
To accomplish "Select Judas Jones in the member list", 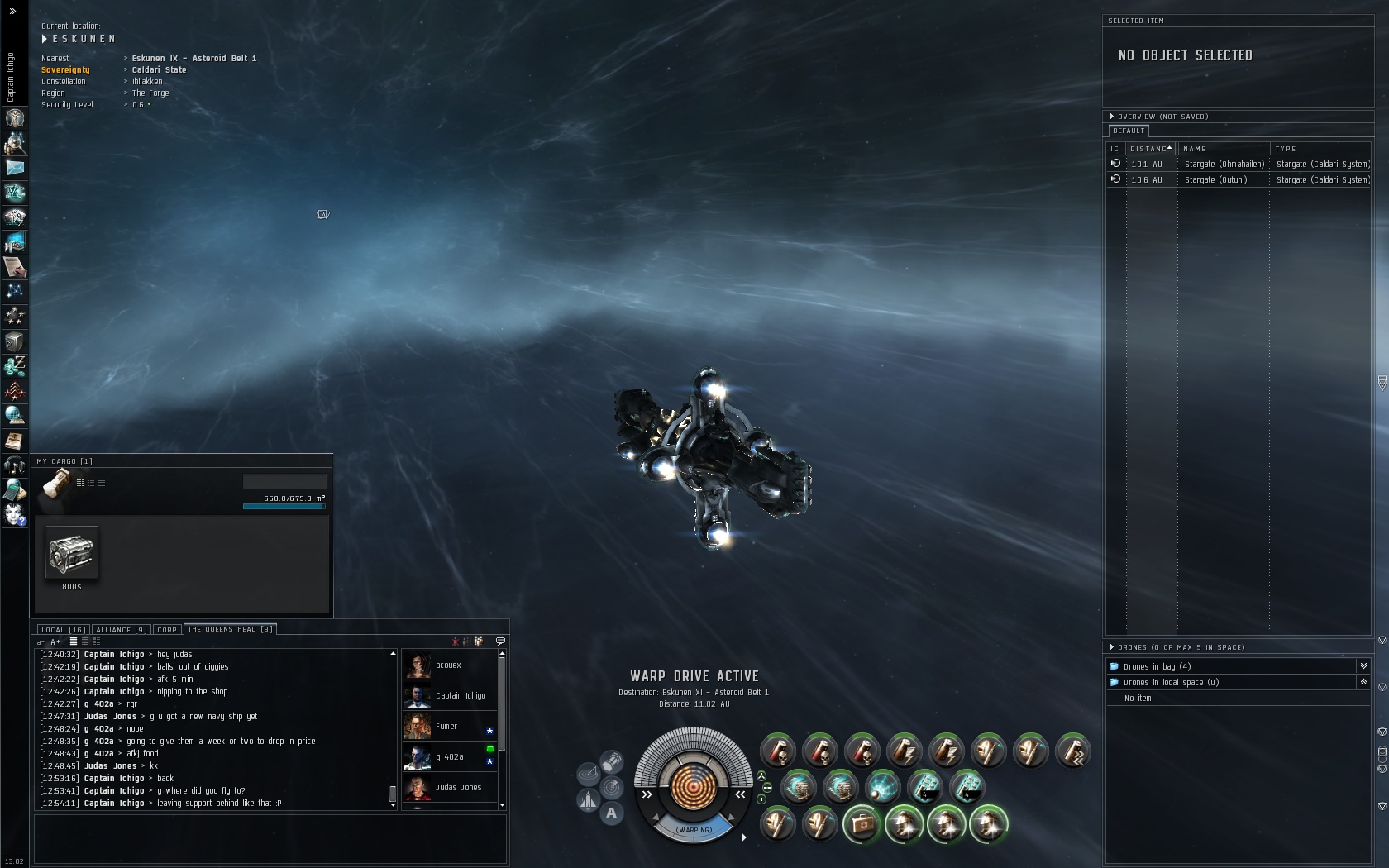I will (458, 788).
